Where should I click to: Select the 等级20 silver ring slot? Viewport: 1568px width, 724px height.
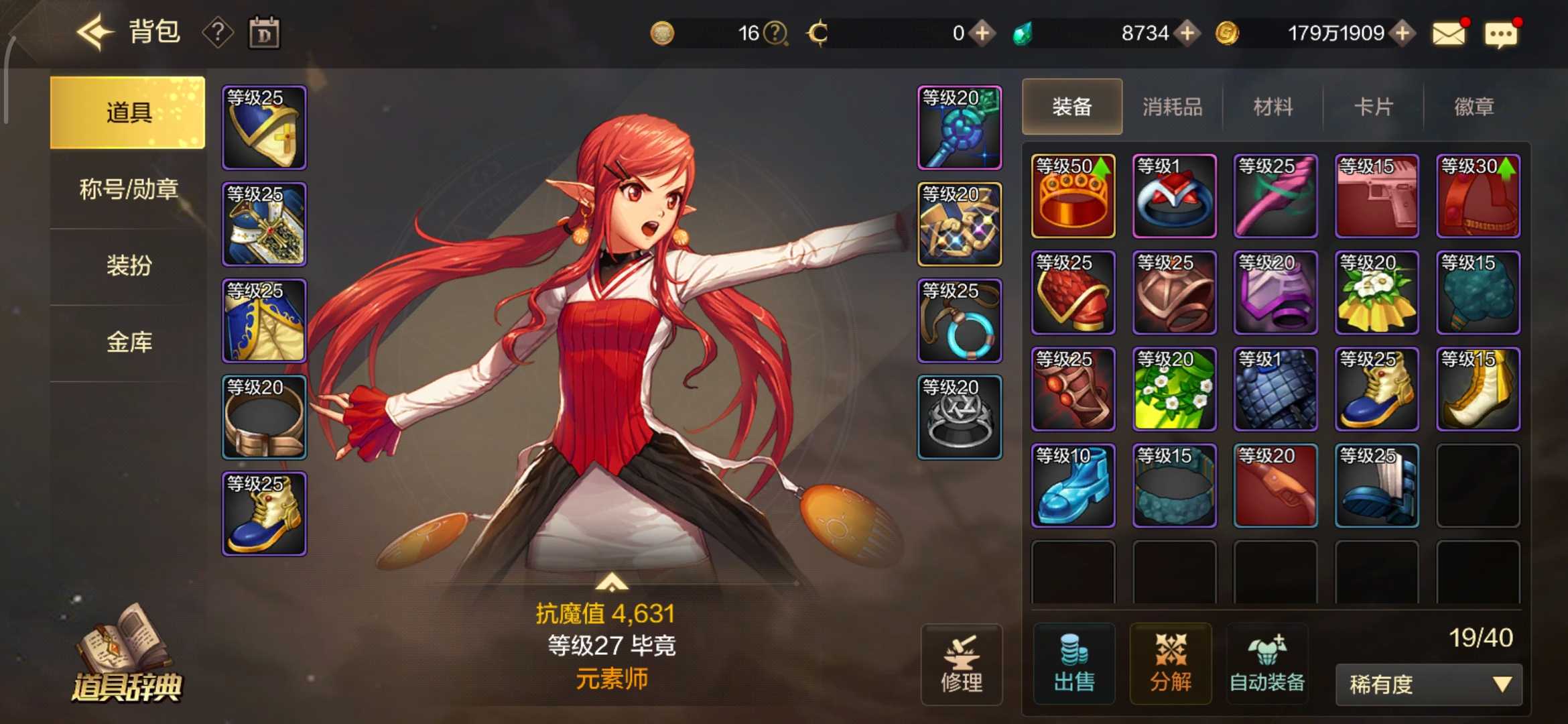coord(960,416)
